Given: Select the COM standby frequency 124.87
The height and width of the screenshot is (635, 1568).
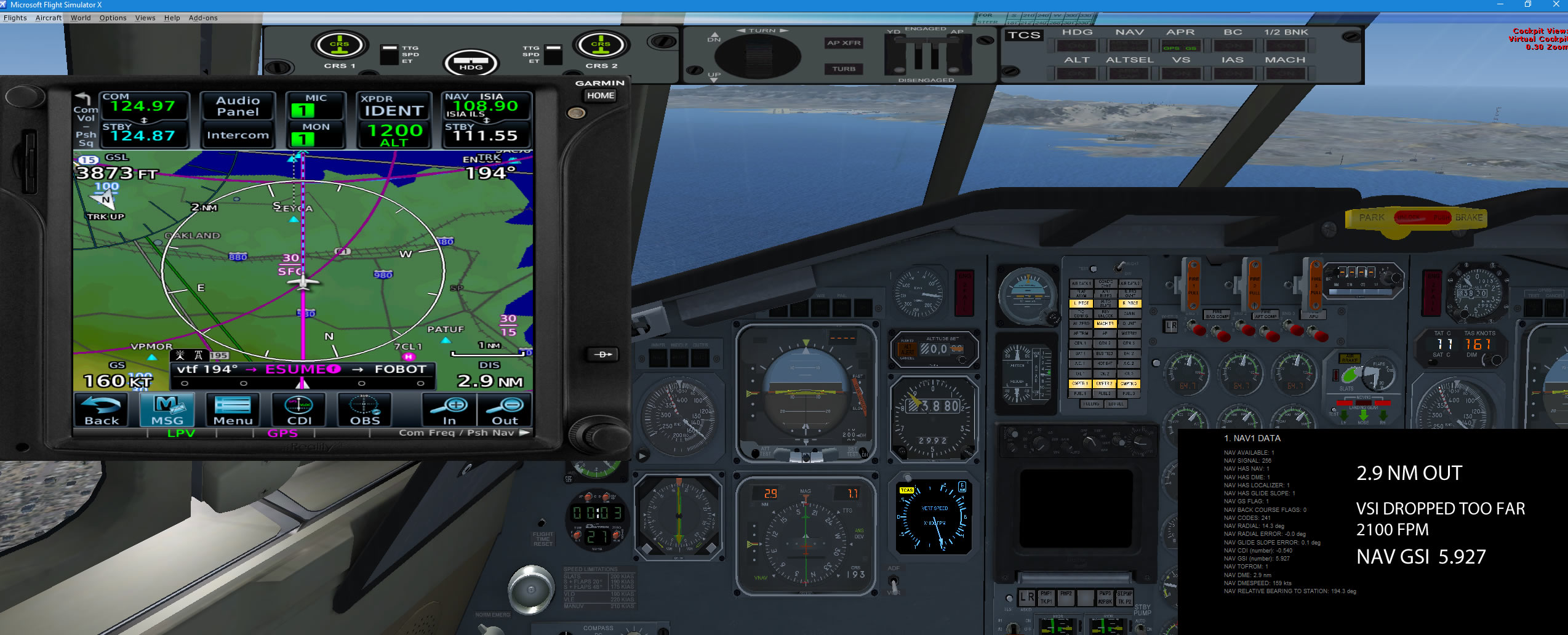Looking at the screenshot, I should (x=143, y=135).
